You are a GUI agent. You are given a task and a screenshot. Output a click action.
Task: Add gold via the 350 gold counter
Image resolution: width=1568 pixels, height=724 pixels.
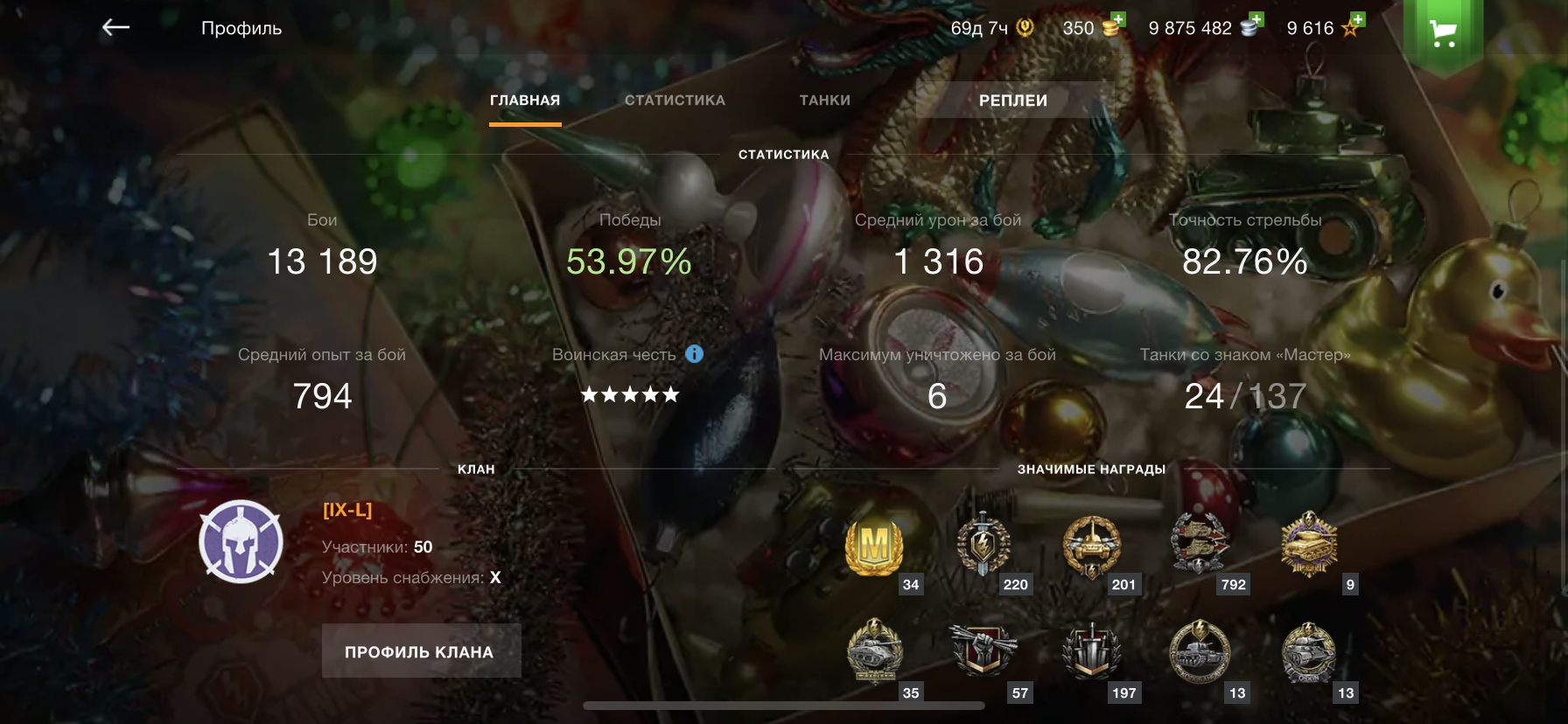click(1093, 27)
